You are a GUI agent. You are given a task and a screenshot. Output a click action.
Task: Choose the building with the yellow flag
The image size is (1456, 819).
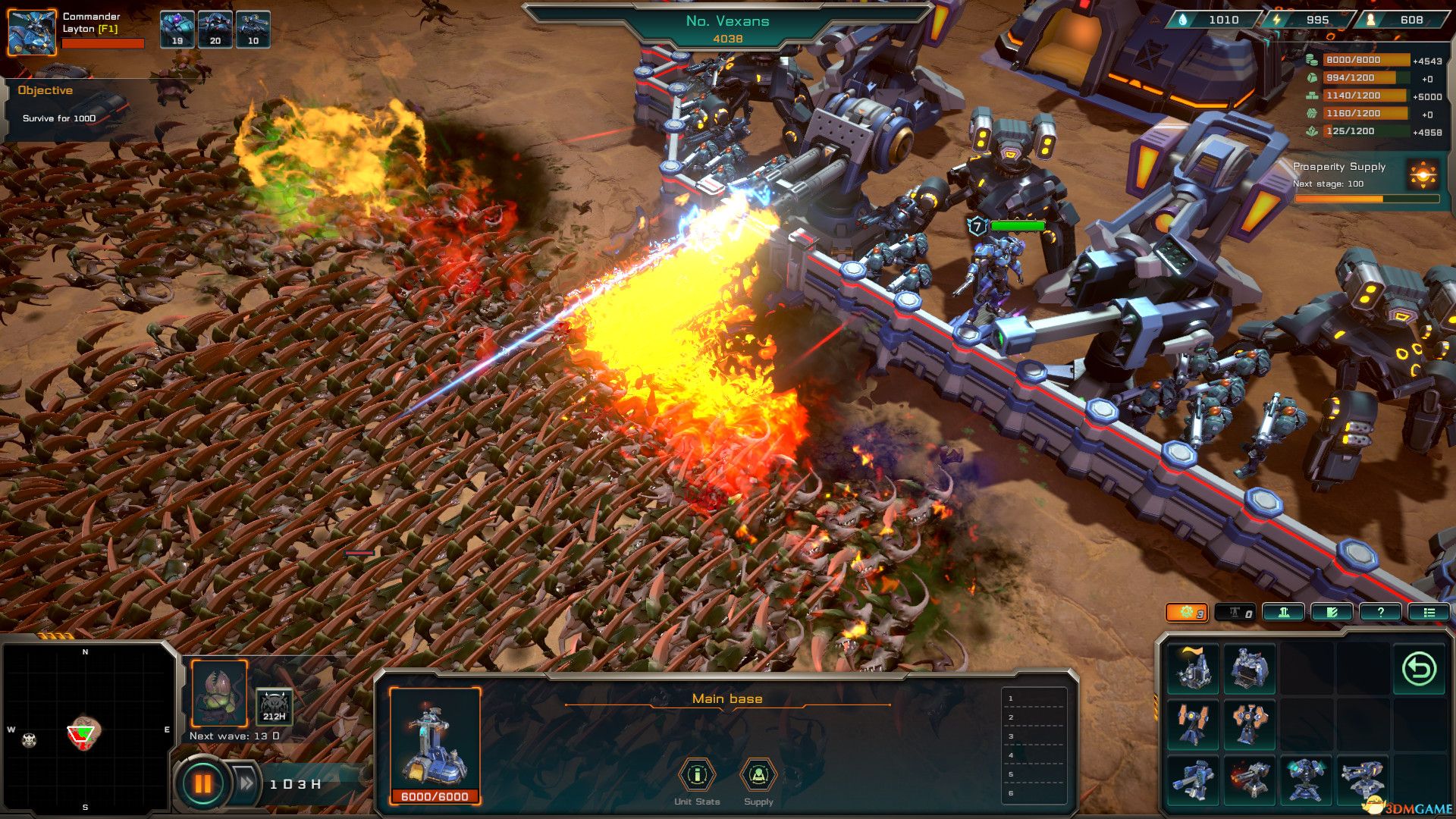pos(1193,669)
